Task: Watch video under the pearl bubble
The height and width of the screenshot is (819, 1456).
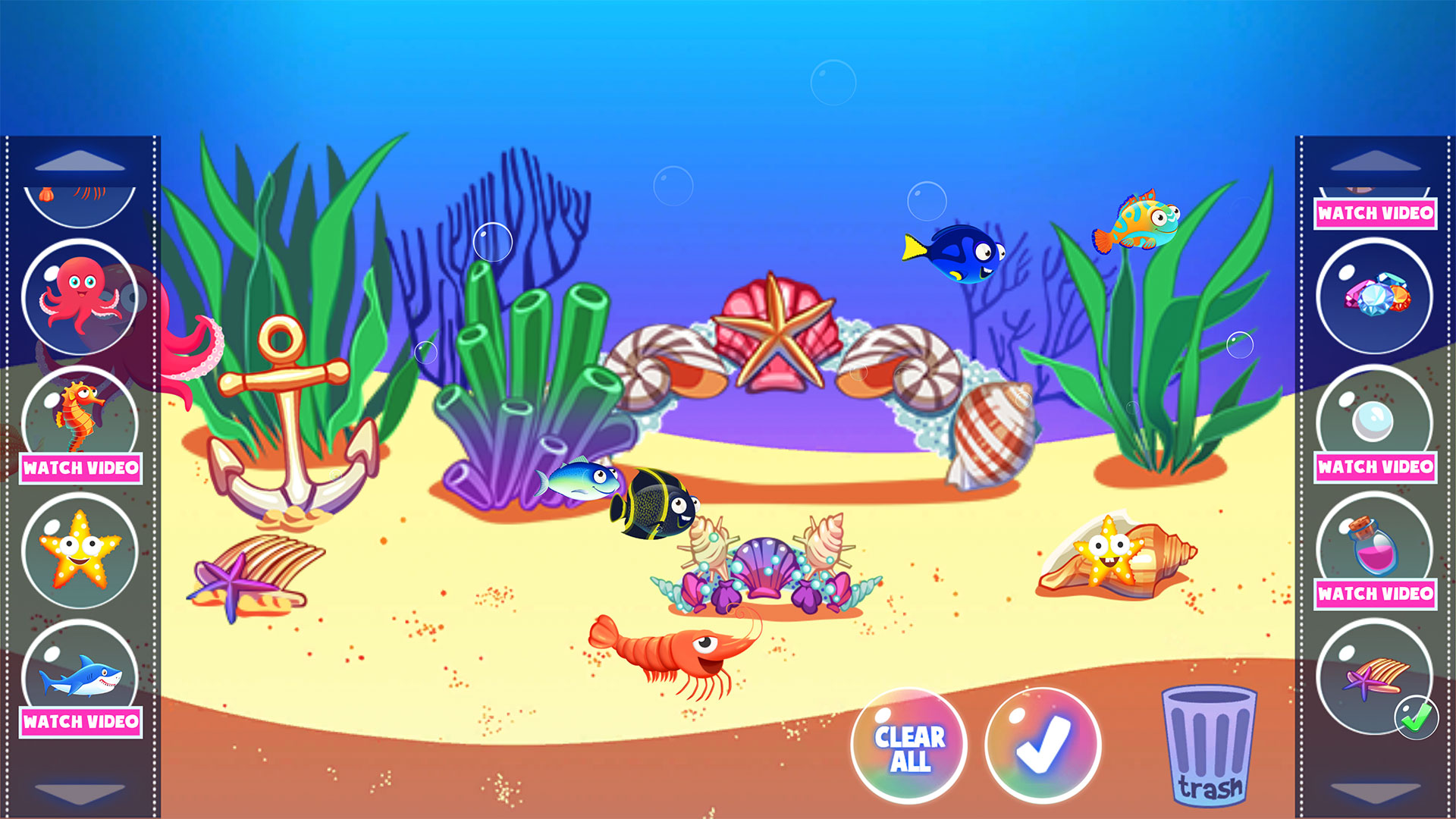Action: point(1375,467)
